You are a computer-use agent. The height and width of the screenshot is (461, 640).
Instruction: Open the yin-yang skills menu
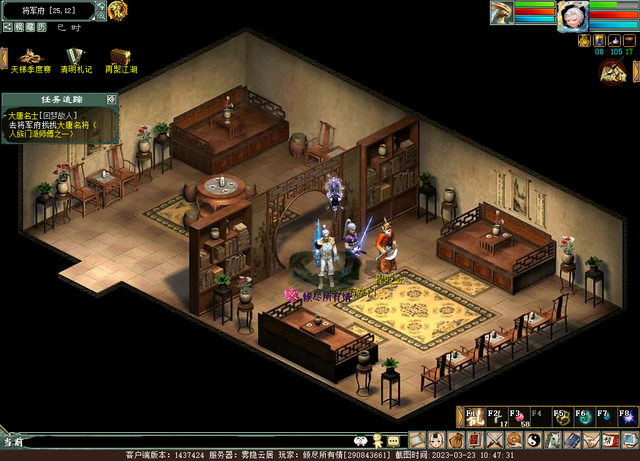click(x=532, y=440)
